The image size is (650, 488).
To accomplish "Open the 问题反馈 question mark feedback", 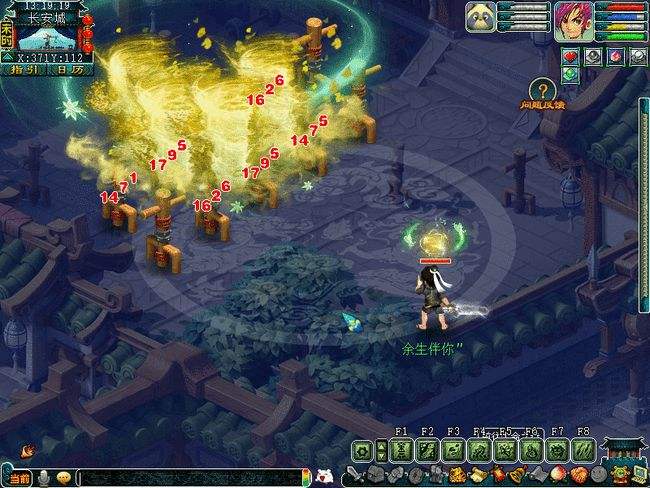I will pyautogui.click(x=541, y=91).
